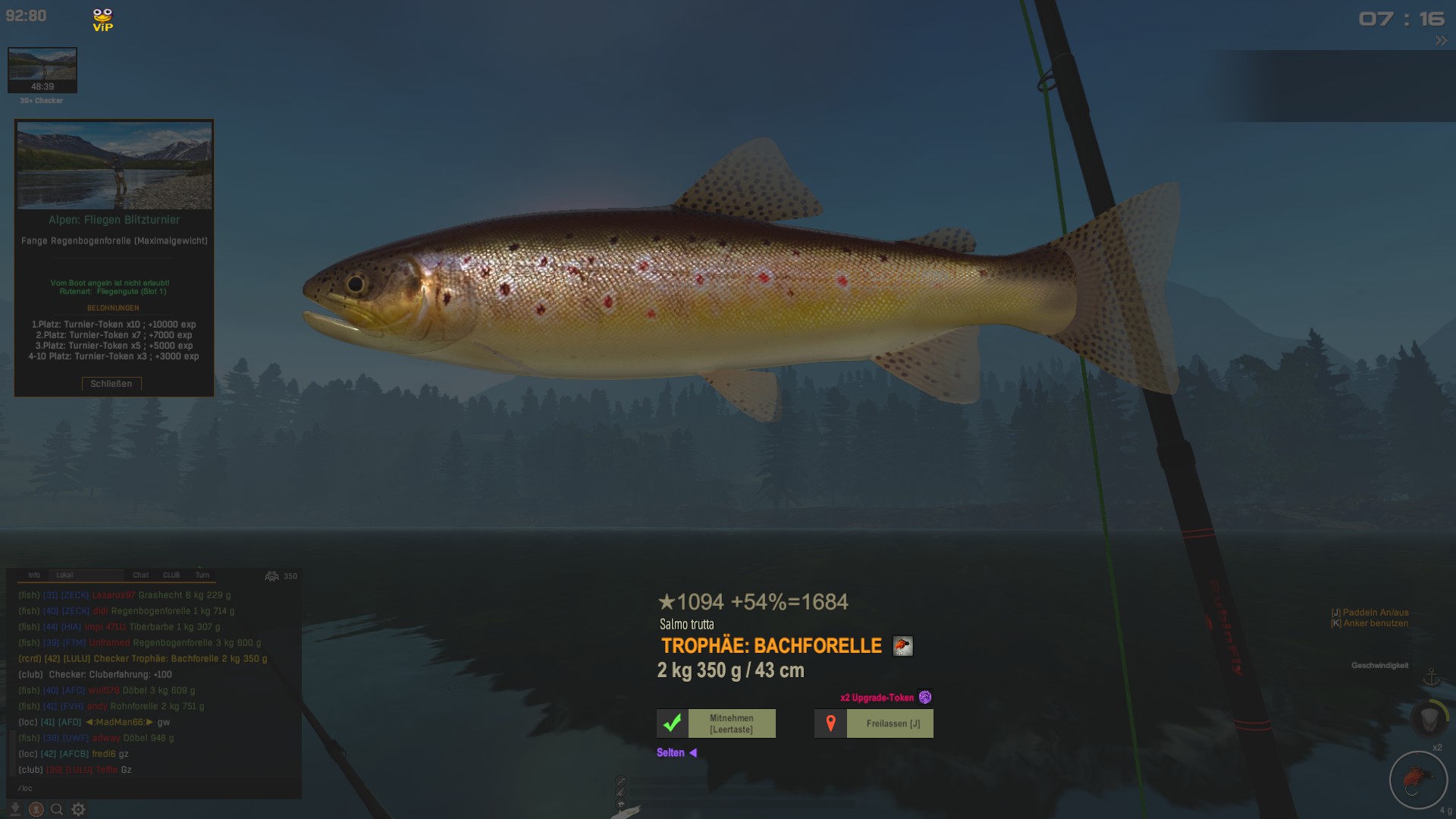Image resolution: width=1456 pixels, height=819 pixels.
Task: Switch to the CLUB chat tab
Action: click(x=171, y=576)
